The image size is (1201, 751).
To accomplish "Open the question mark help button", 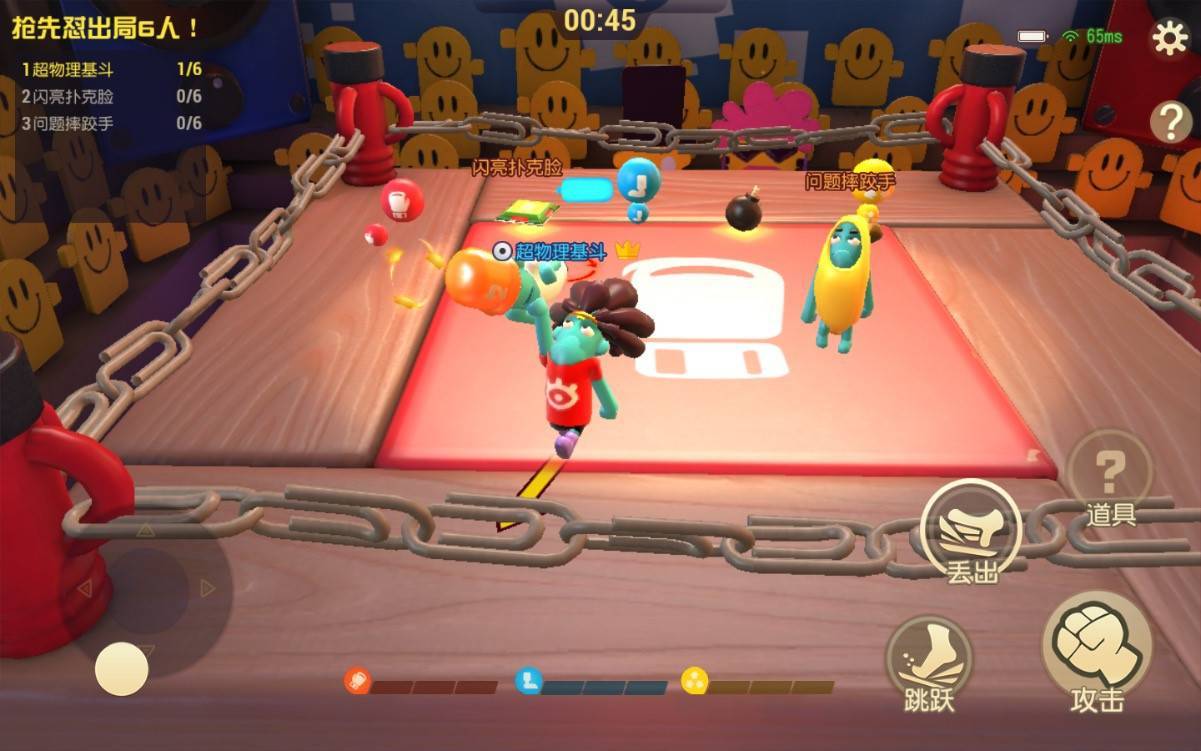I will (1170, 121).
